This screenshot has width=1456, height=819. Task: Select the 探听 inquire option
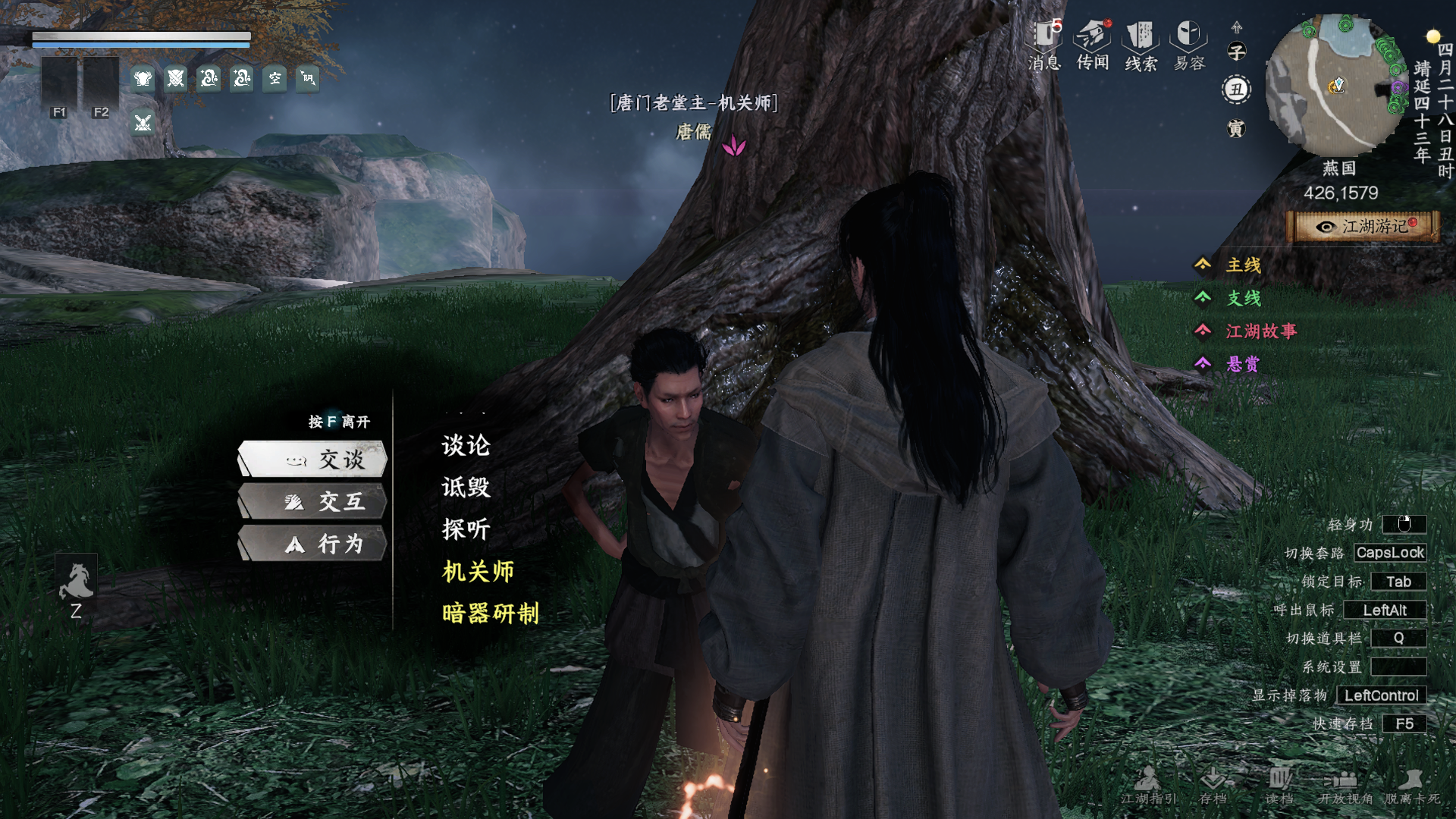pos(466,529)
